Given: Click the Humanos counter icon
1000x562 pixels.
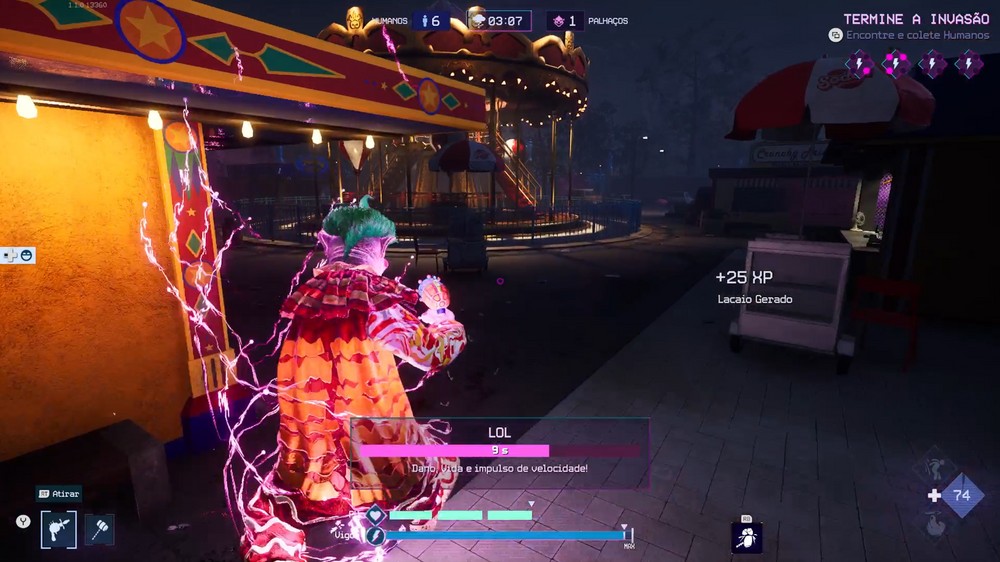Looking at the screenshot, I should pos(425,21).
